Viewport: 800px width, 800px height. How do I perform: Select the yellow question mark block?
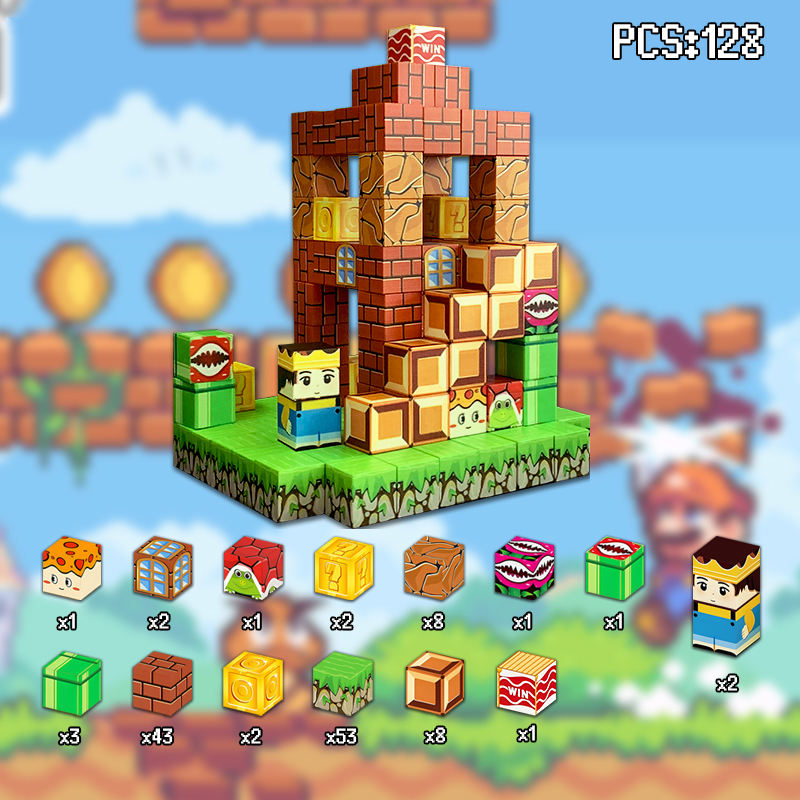(343, 568)
